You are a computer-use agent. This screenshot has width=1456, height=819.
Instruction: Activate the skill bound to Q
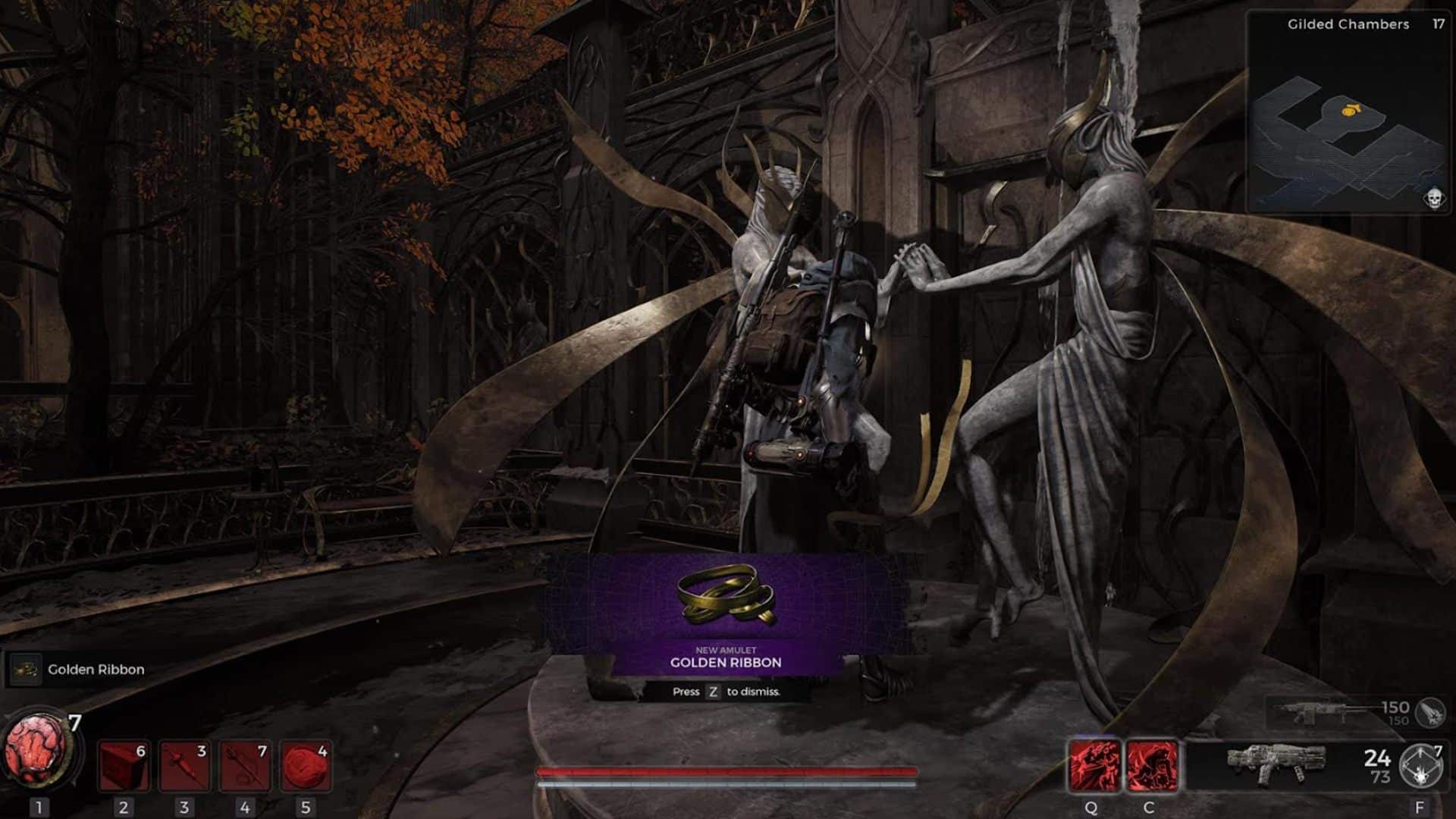pyautogui.click(x=1093, y=766)
